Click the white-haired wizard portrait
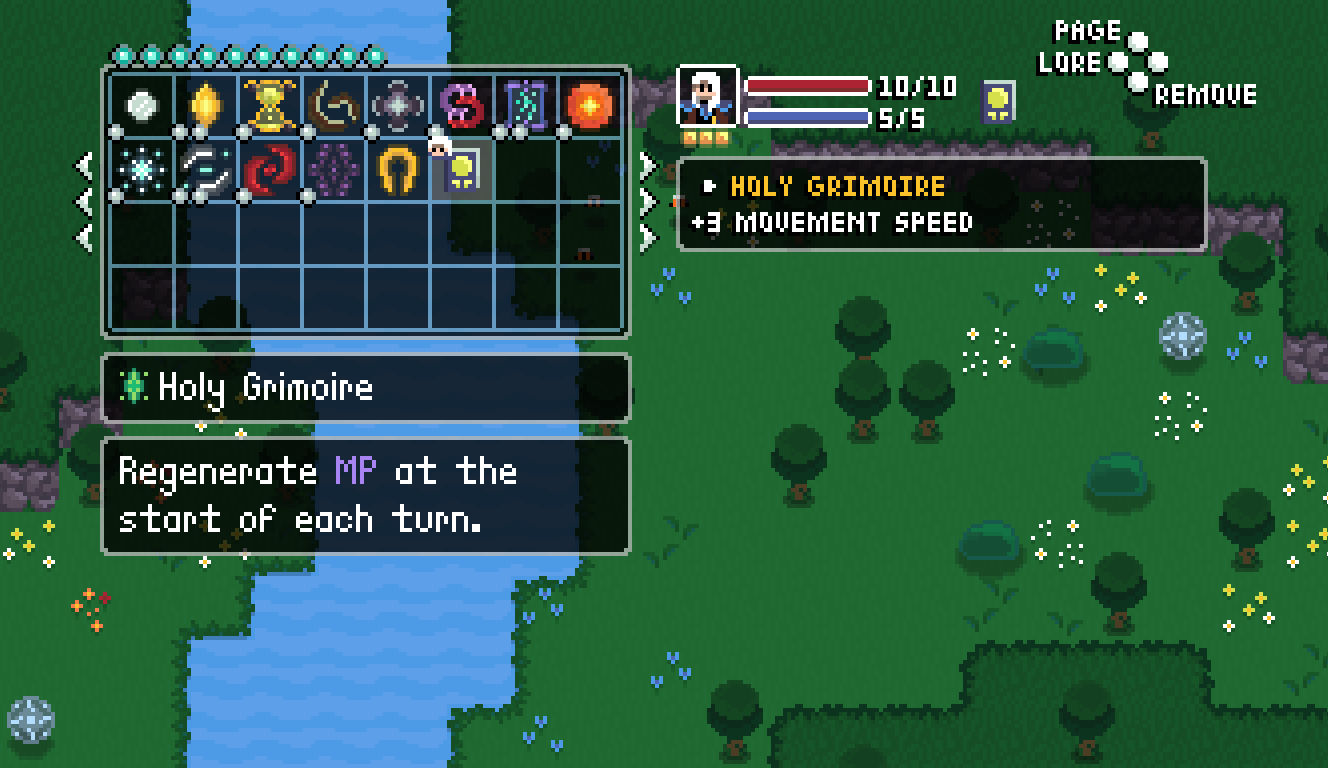Screen dimensions: 1328x768 point(708,97)
